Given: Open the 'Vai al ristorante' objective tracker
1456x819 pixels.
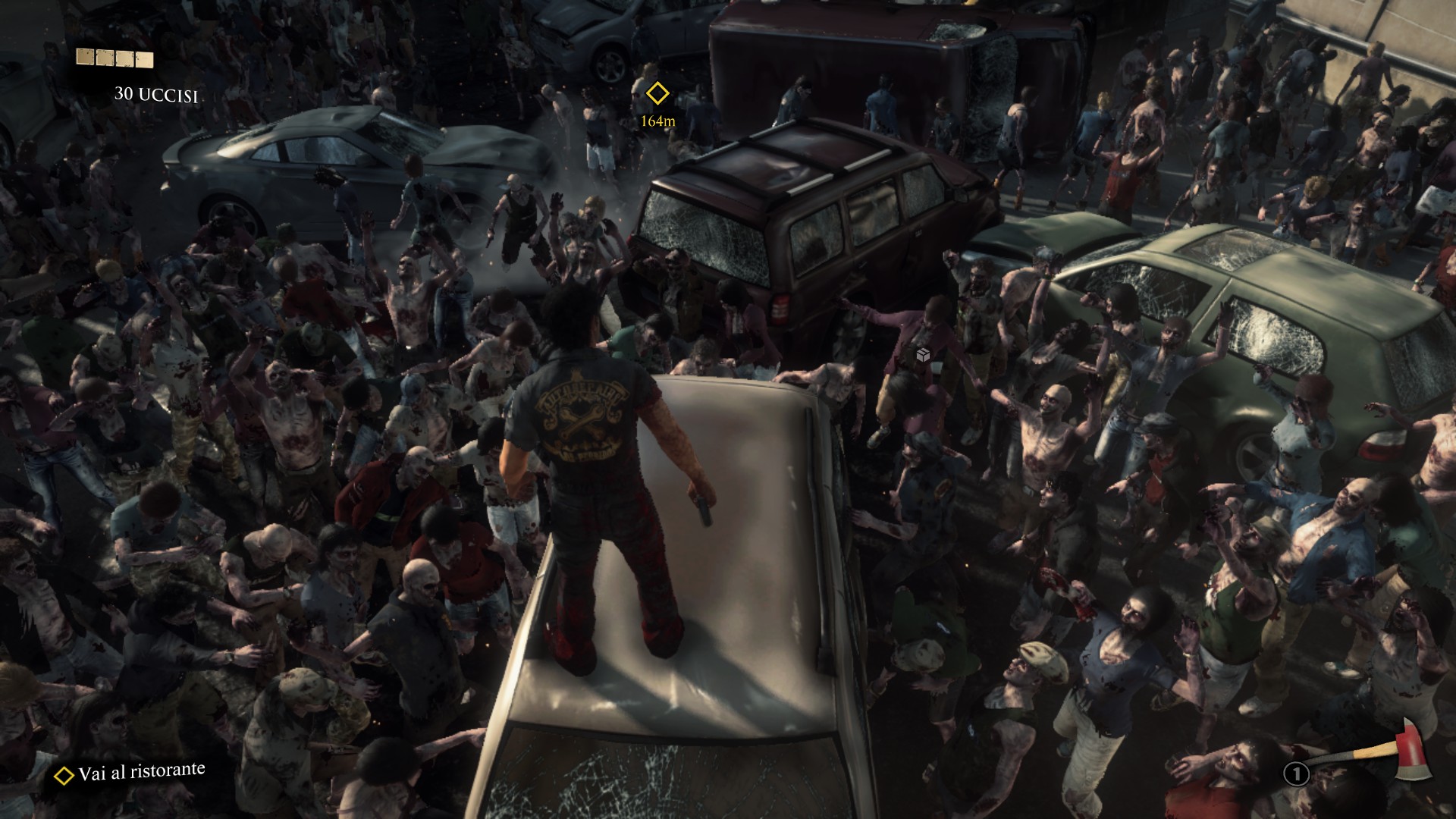Looking at the screenshot, I should pos(130,773).
